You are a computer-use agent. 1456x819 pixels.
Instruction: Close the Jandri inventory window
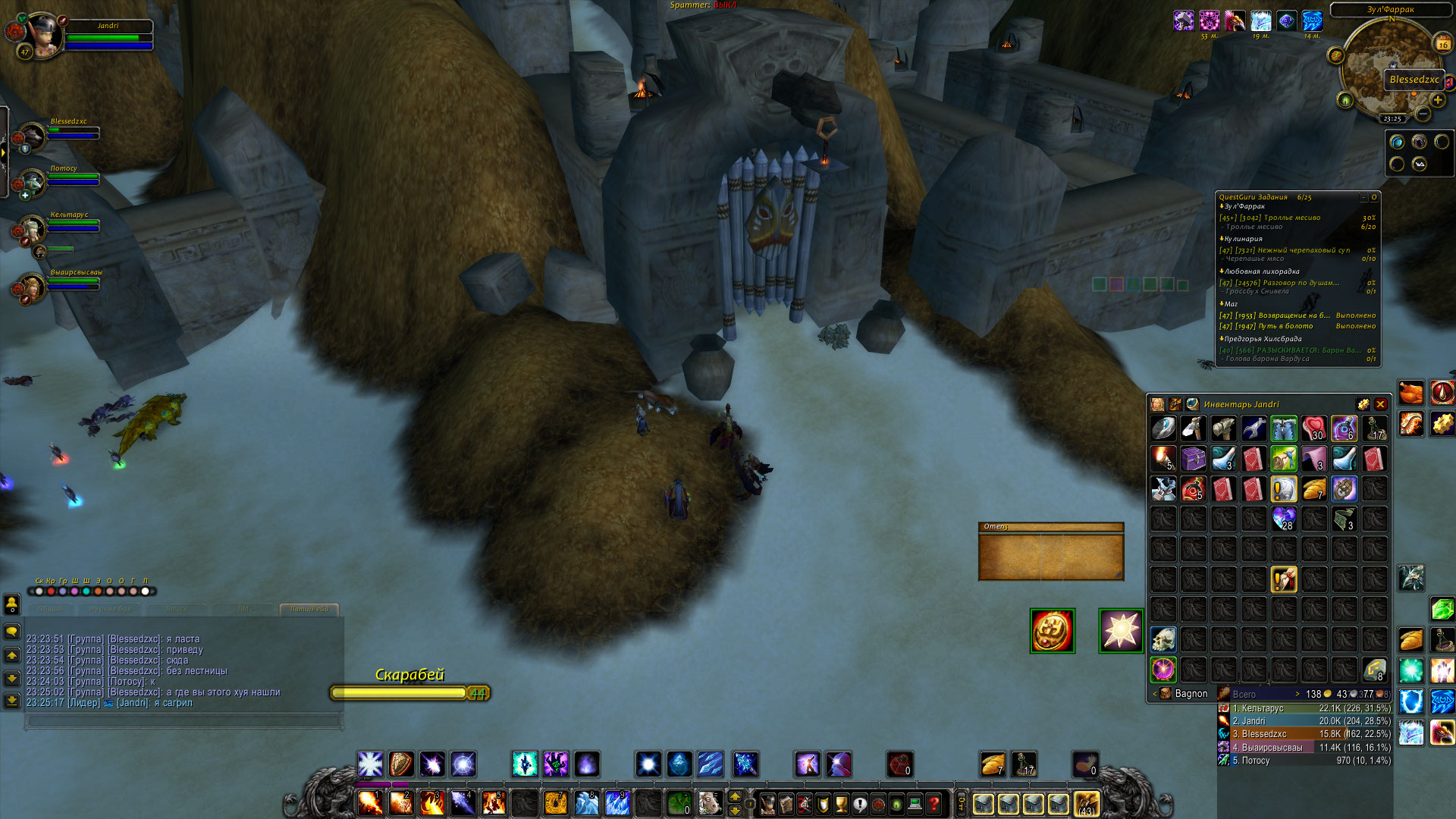(1380, 404)
